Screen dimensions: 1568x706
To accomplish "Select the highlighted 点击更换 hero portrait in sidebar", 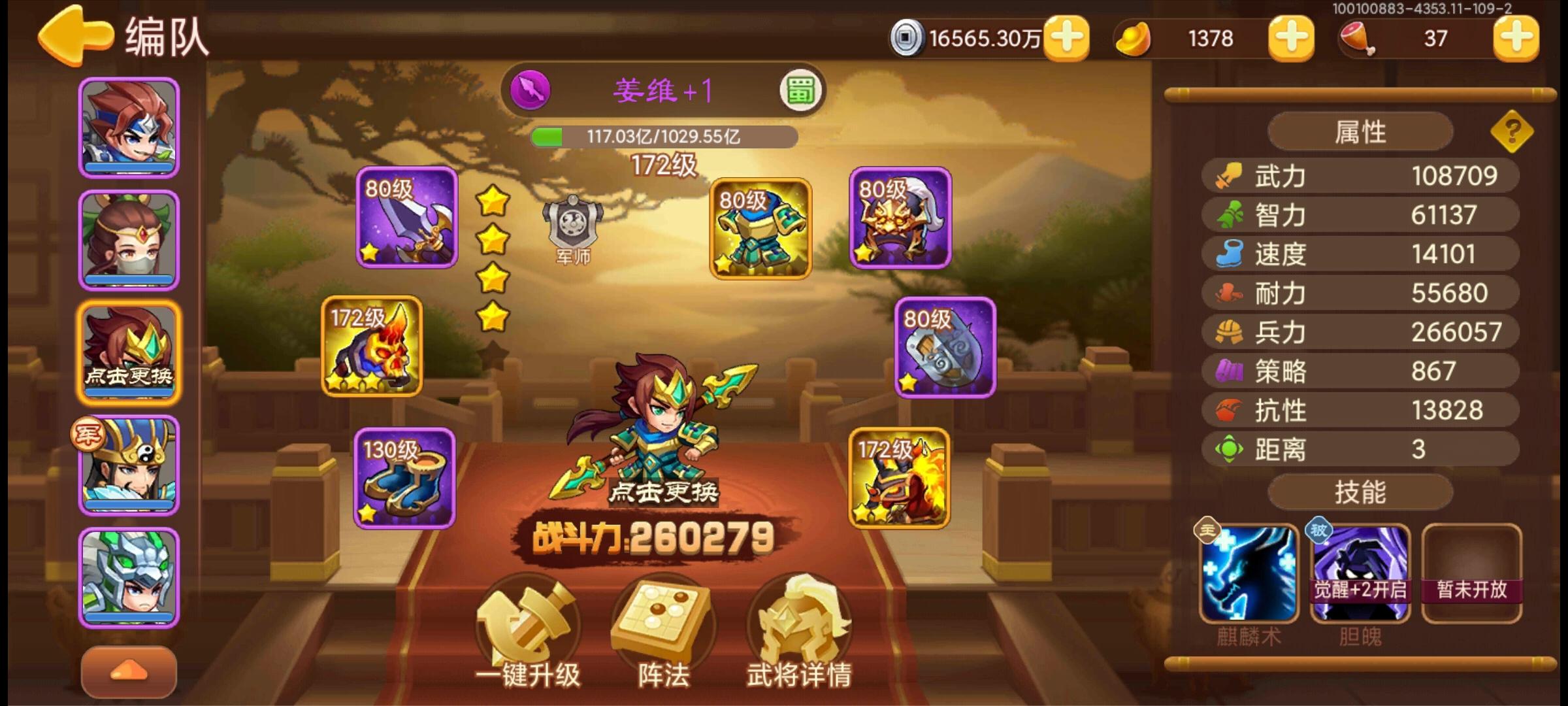I will click(128, 353).
